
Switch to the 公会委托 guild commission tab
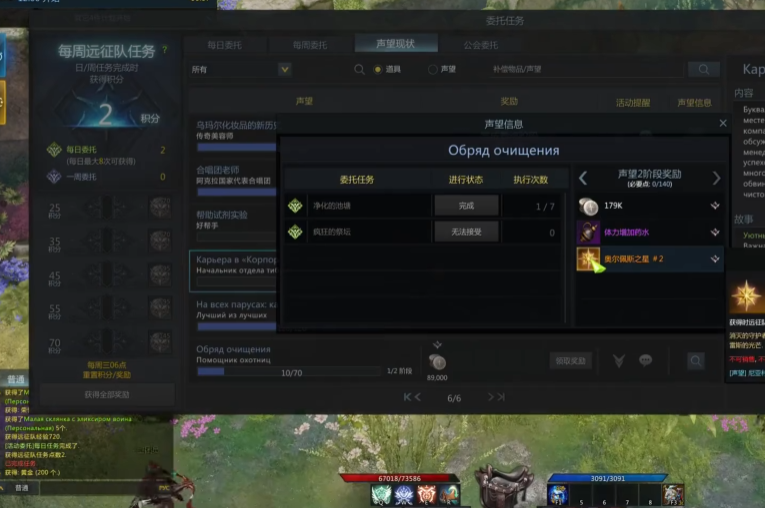pos(481,44)
